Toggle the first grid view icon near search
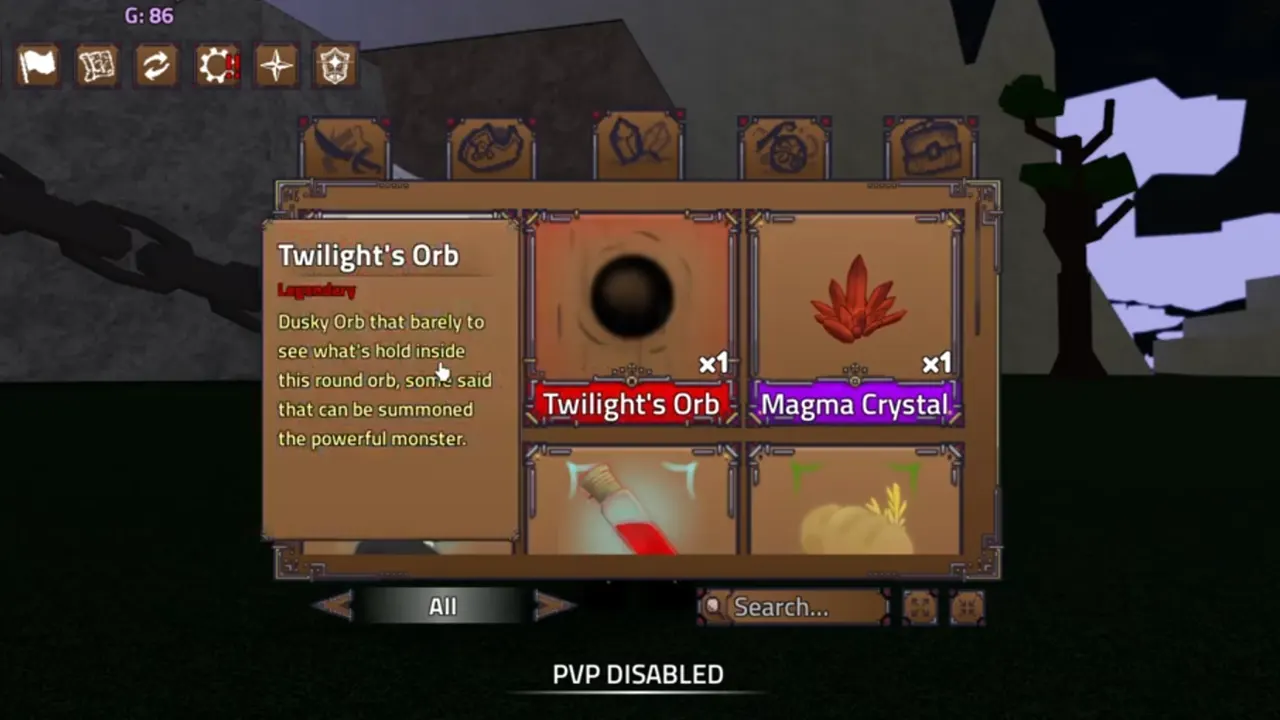This screenshot has height=720, width=1280. [922, 607]
